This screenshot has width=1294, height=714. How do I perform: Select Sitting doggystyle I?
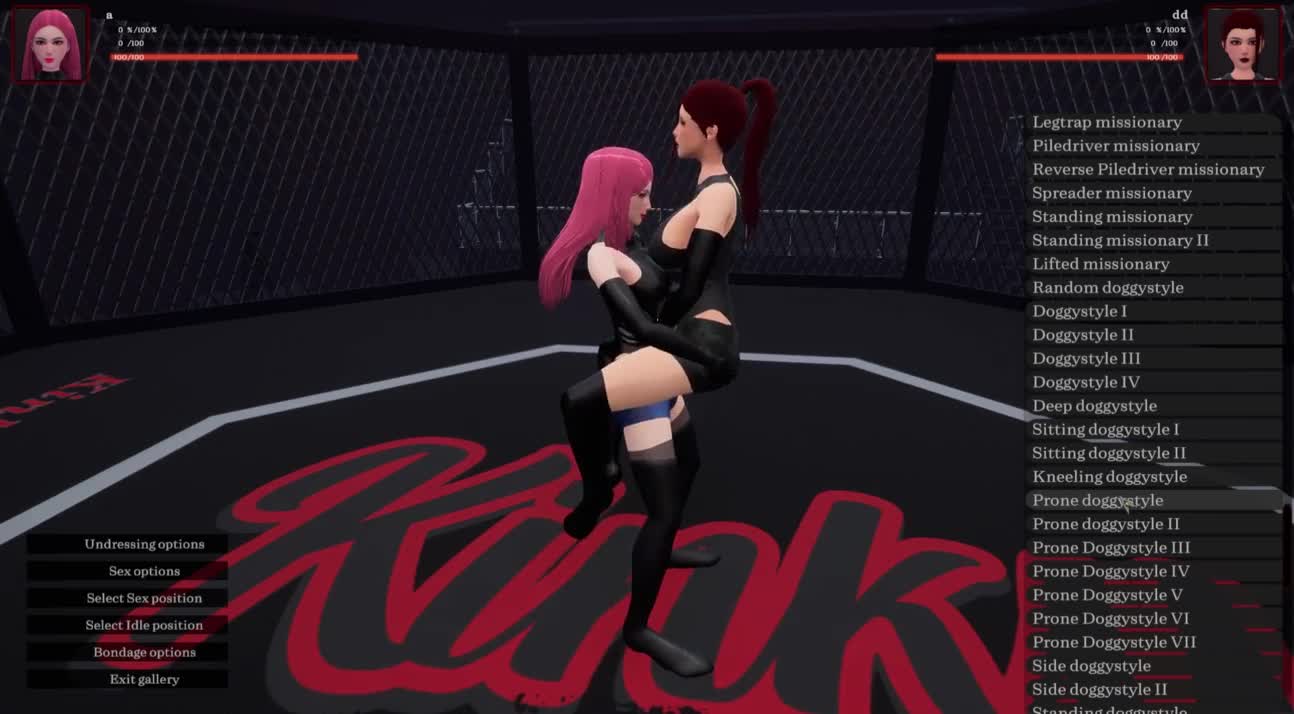coord(1105,429)
